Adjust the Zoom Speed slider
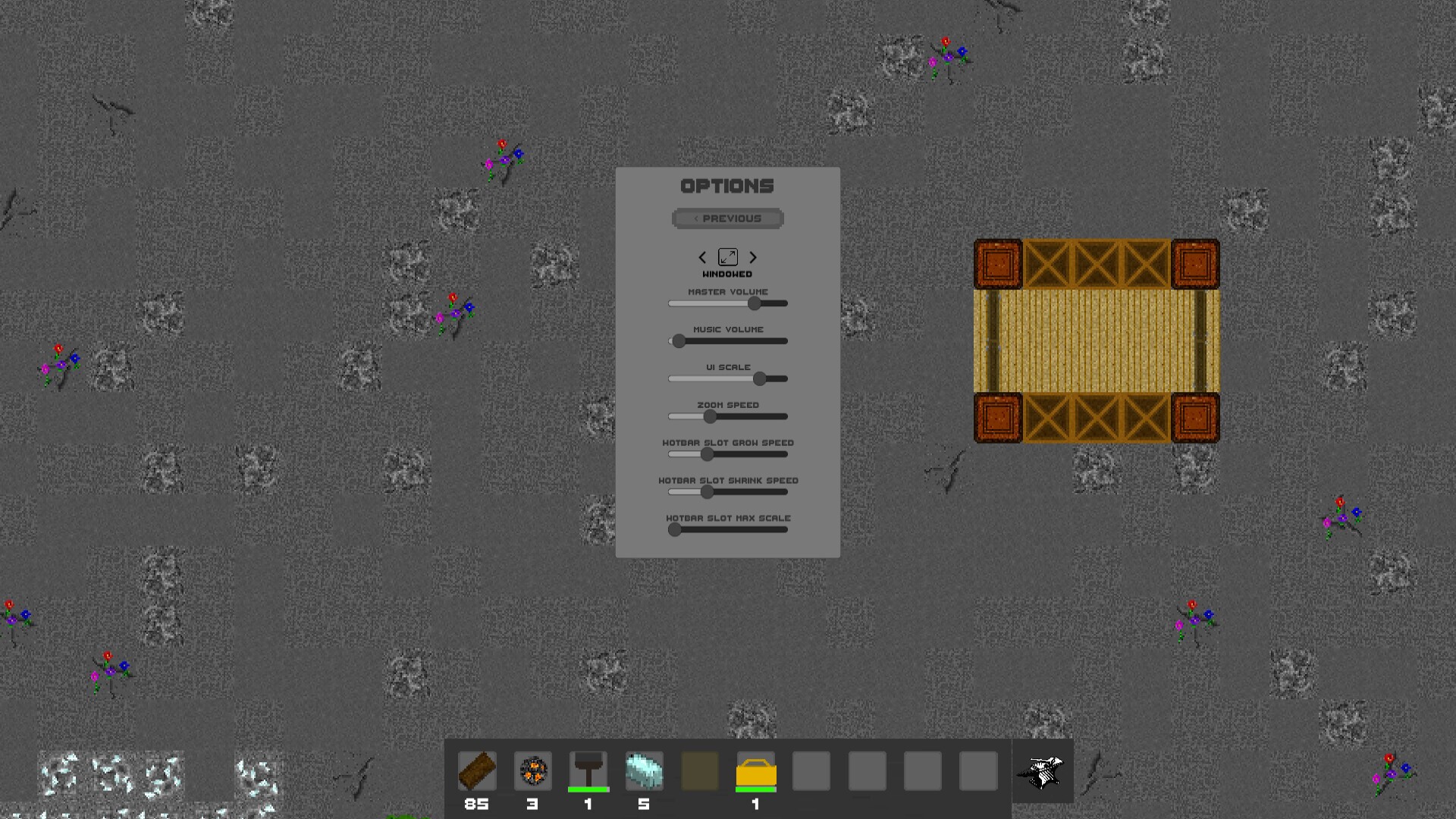Screen dimensions: 1456x819 click(x=710, y=416)
